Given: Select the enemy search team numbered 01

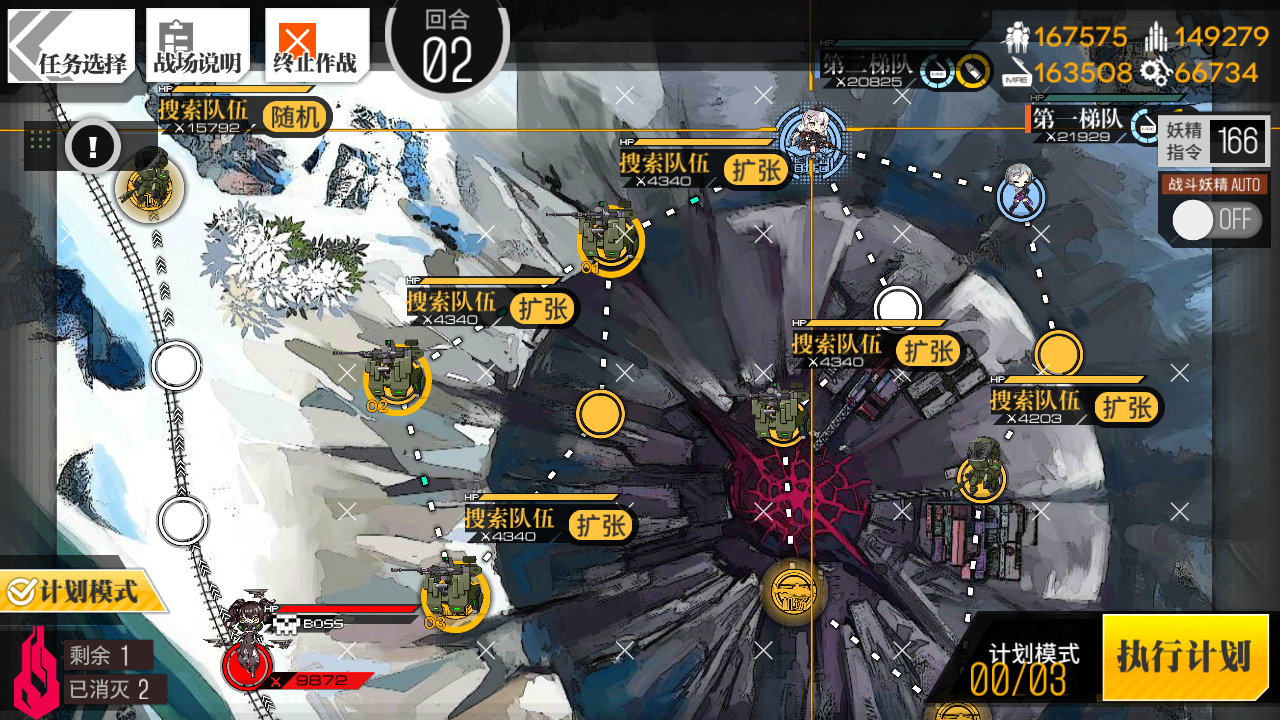Looking at the screenshot, I should tap(610, 240).
